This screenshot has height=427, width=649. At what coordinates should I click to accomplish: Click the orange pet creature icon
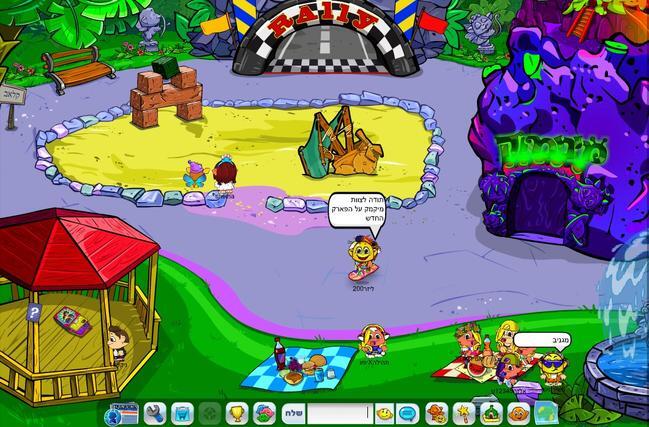[518, 413]
